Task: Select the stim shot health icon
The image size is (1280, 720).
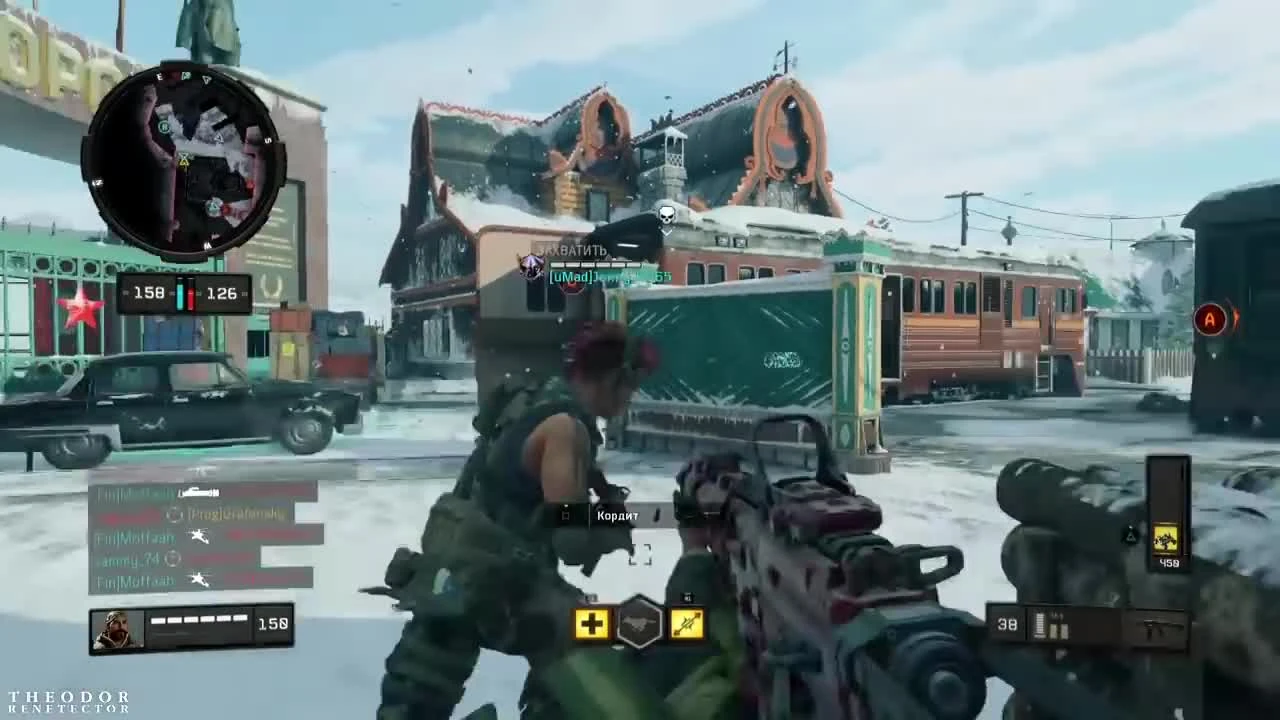Action: coord(592,623)
